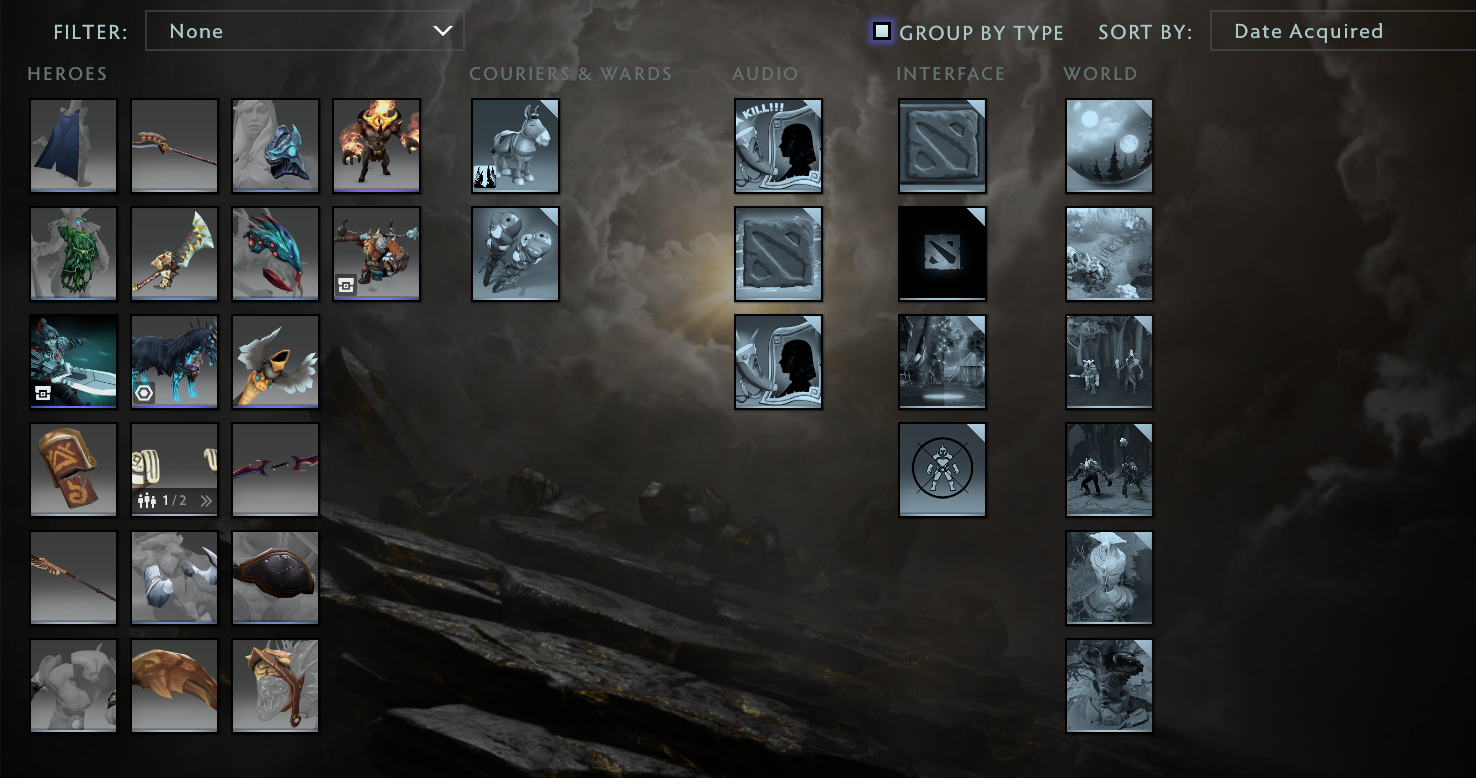This screenshot has height=778, width=1476.
Task: Select the green Treant cape thumbnail
Action: pyautogui.click(x=73, y=253)
